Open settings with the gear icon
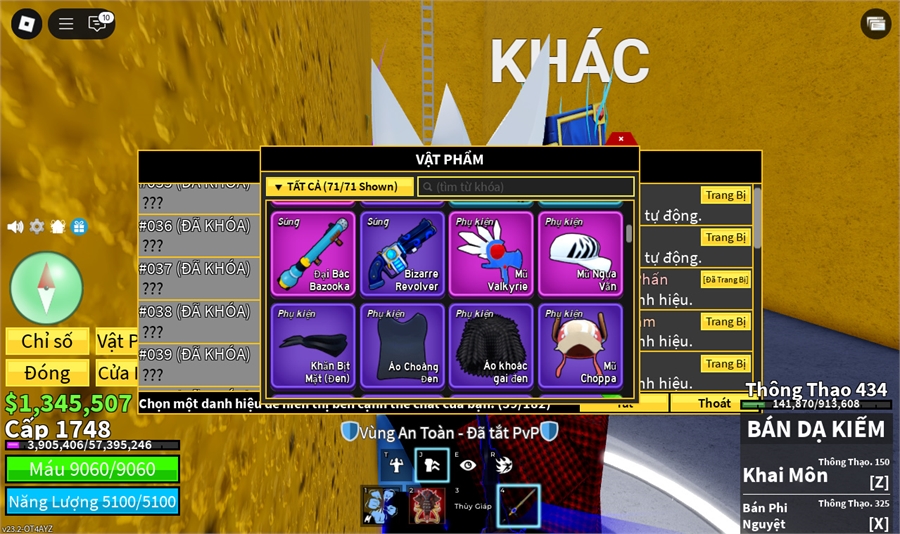 pos(37,227)
